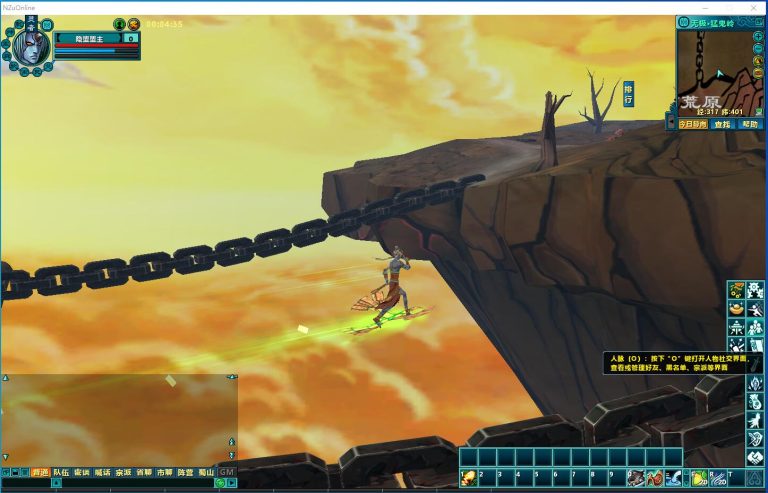768x493 pixels.
Task: Open the 排行 ranking panel
Action: click(x=628, y=93)
